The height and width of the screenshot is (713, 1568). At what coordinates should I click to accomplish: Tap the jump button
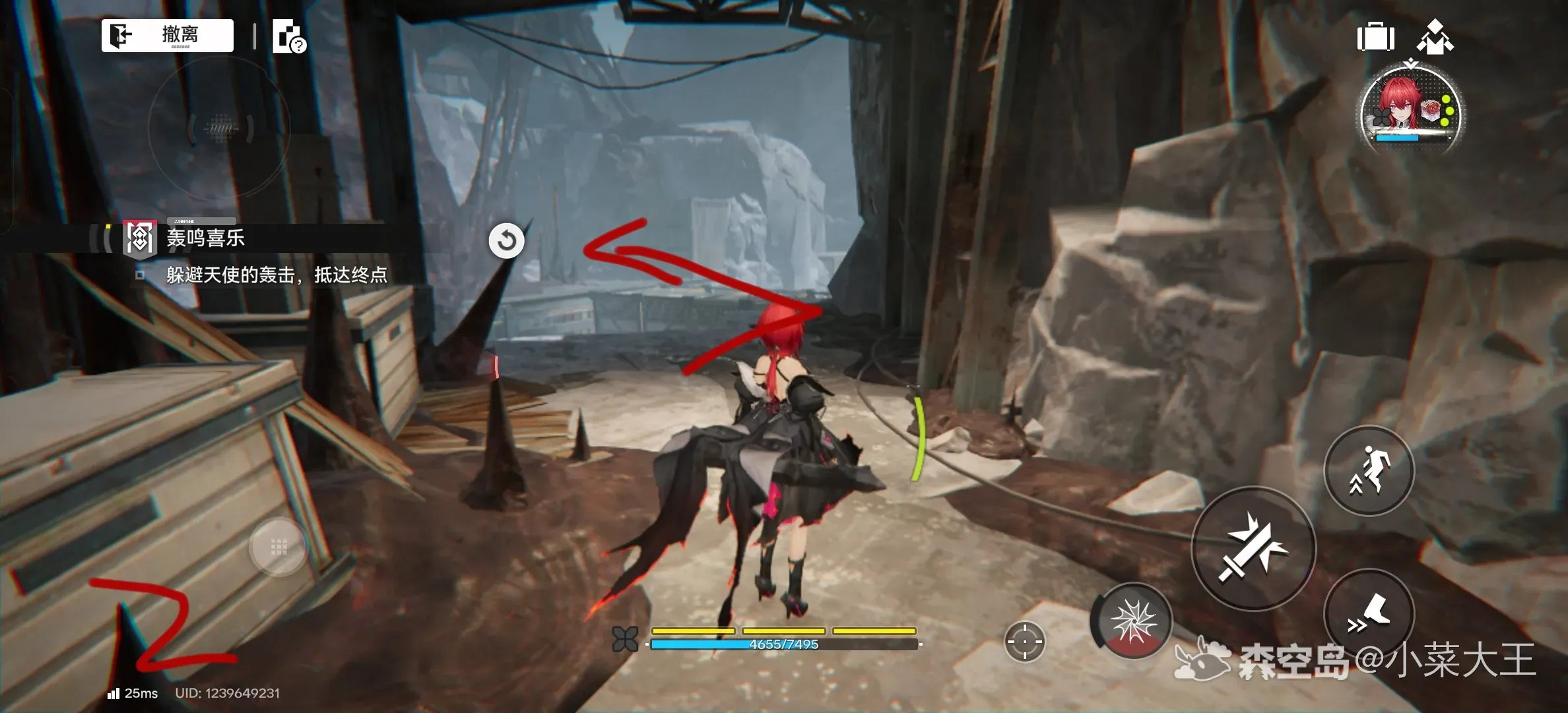tap(1369, 470)
